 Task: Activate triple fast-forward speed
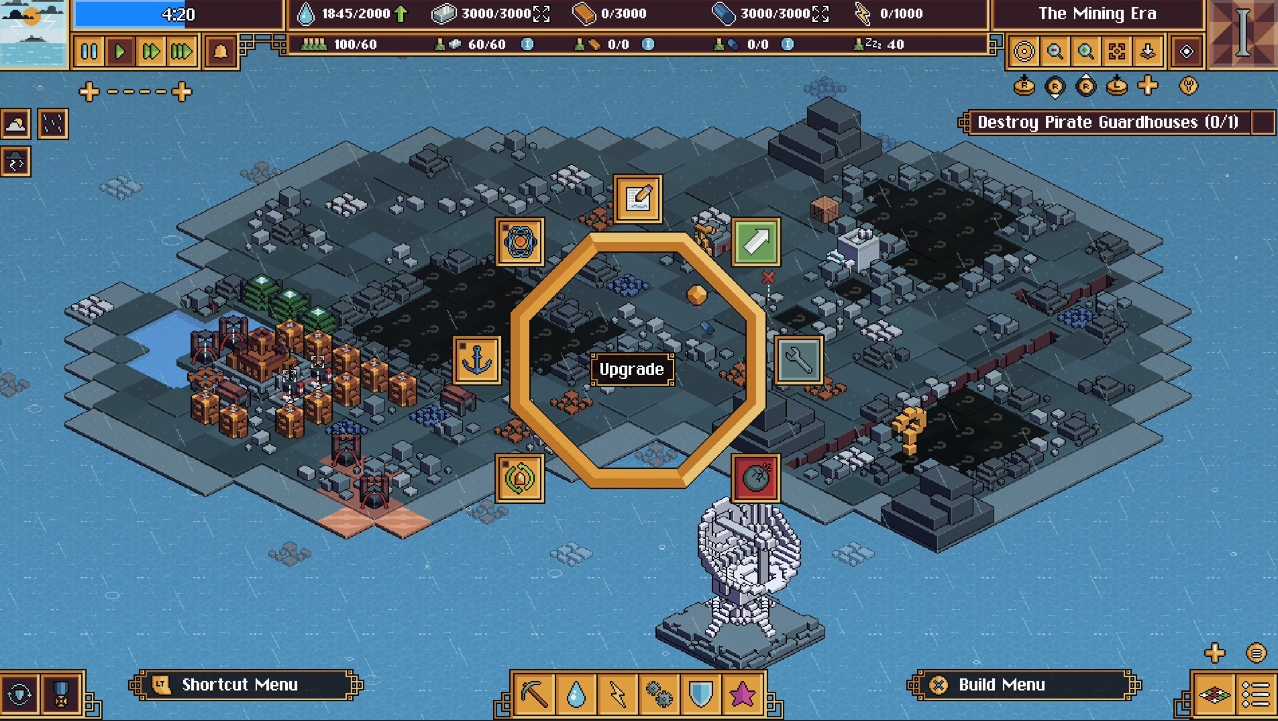click(x=181, y=51)
